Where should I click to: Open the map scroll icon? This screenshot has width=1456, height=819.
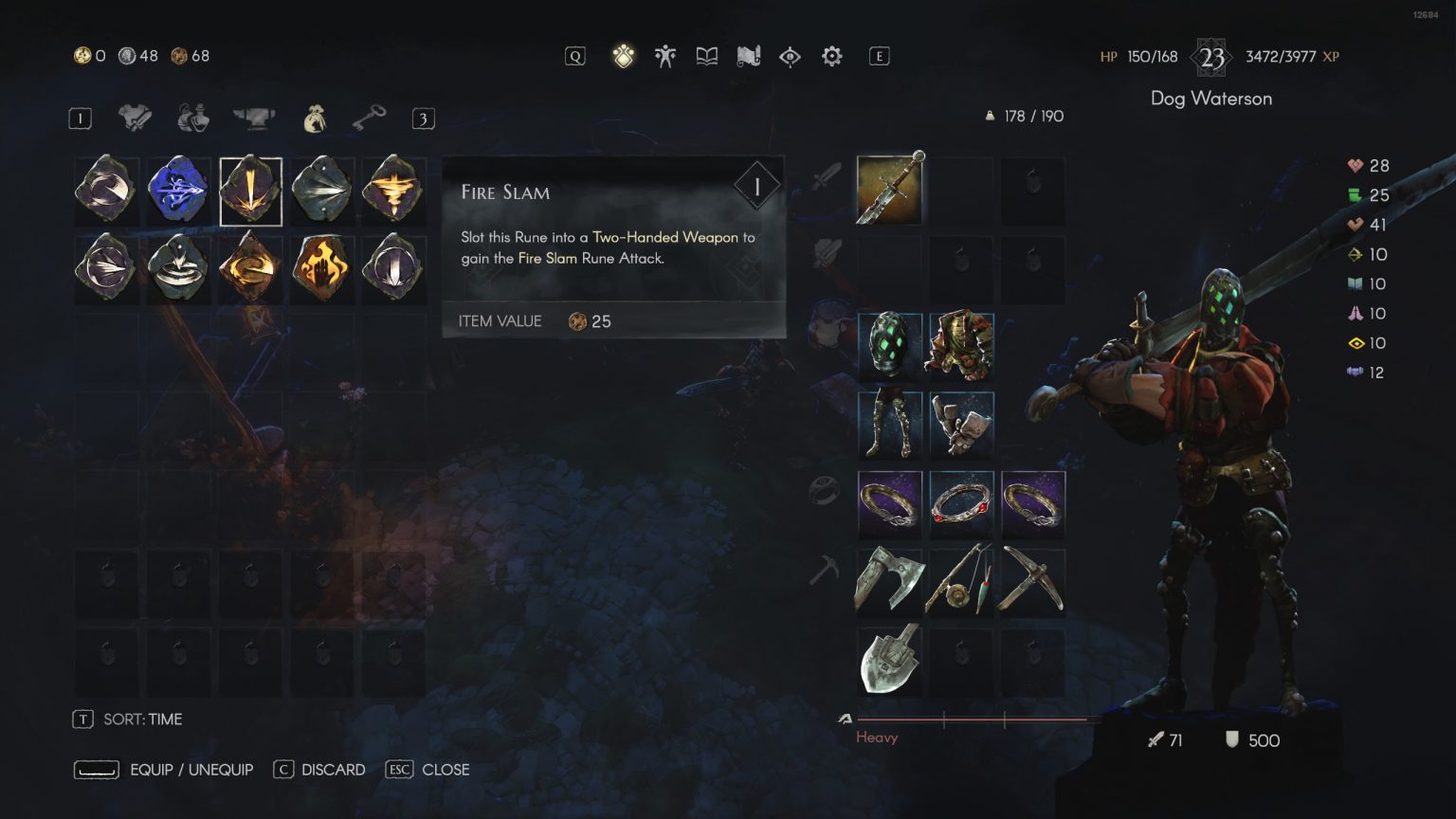pos(748,55)
